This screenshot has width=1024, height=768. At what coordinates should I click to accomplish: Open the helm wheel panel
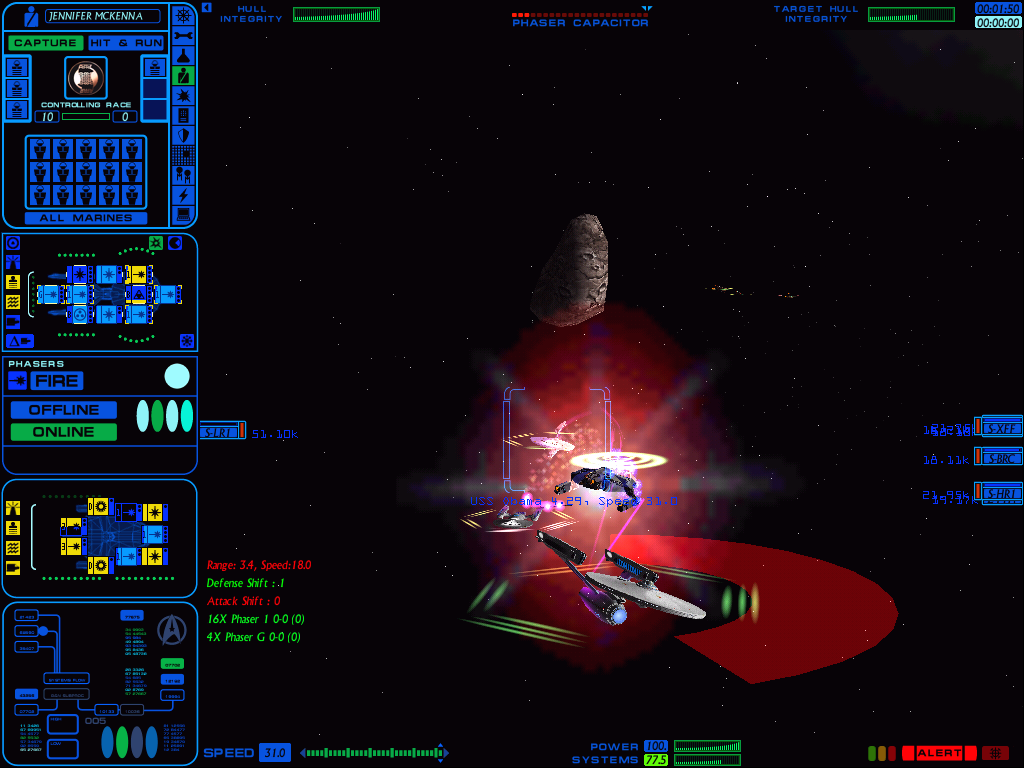183,15
